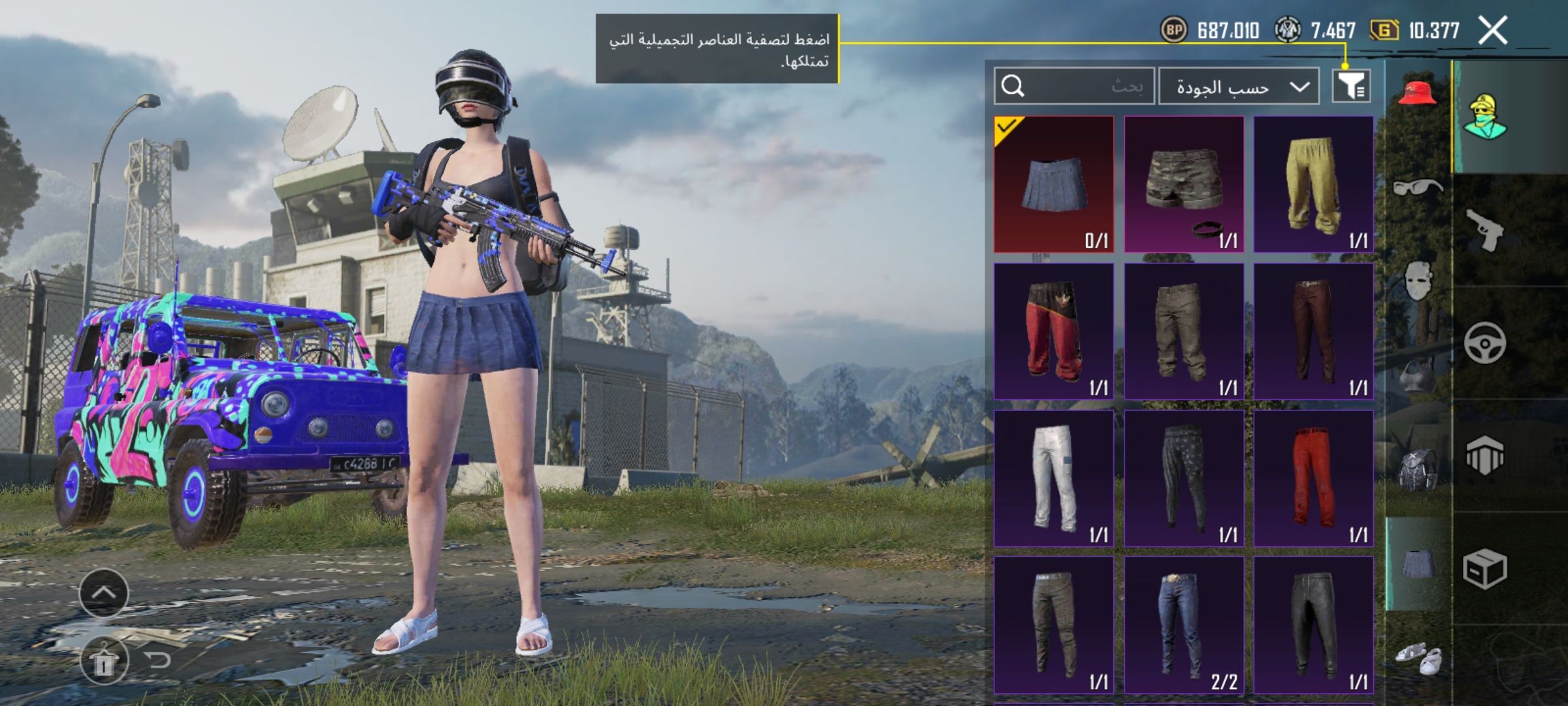Image resolution: width=1568 pixels, height=706 pixels.
Task: Open the sort-by-quality dropdown
Action: tap(1238, 86)
